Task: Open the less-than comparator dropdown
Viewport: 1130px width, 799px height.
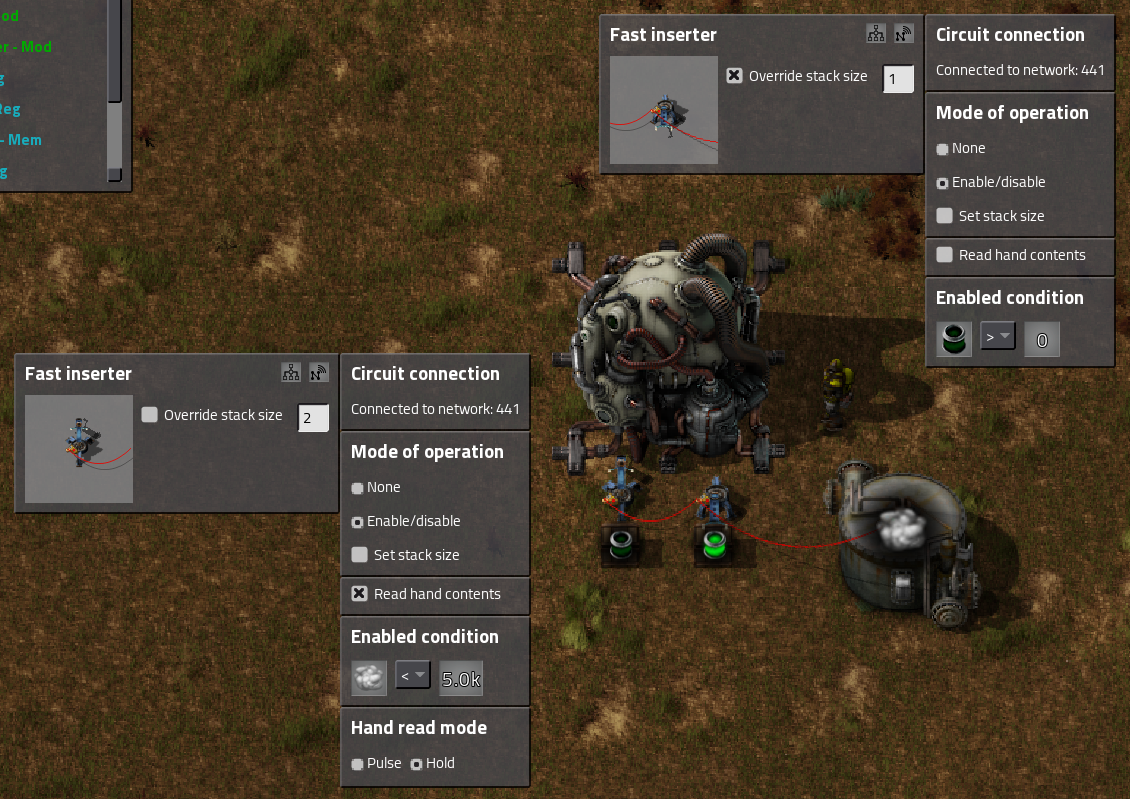Action: 413,676
